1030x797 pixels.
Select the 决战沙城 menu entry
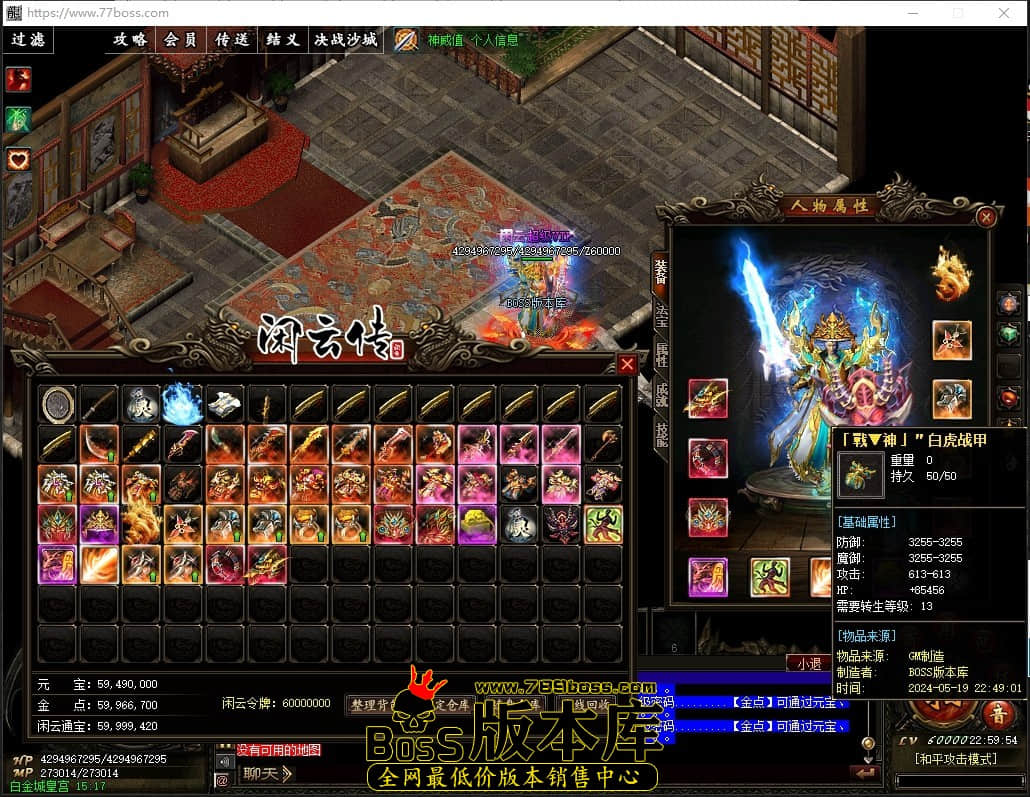click(x=346, y=40)
